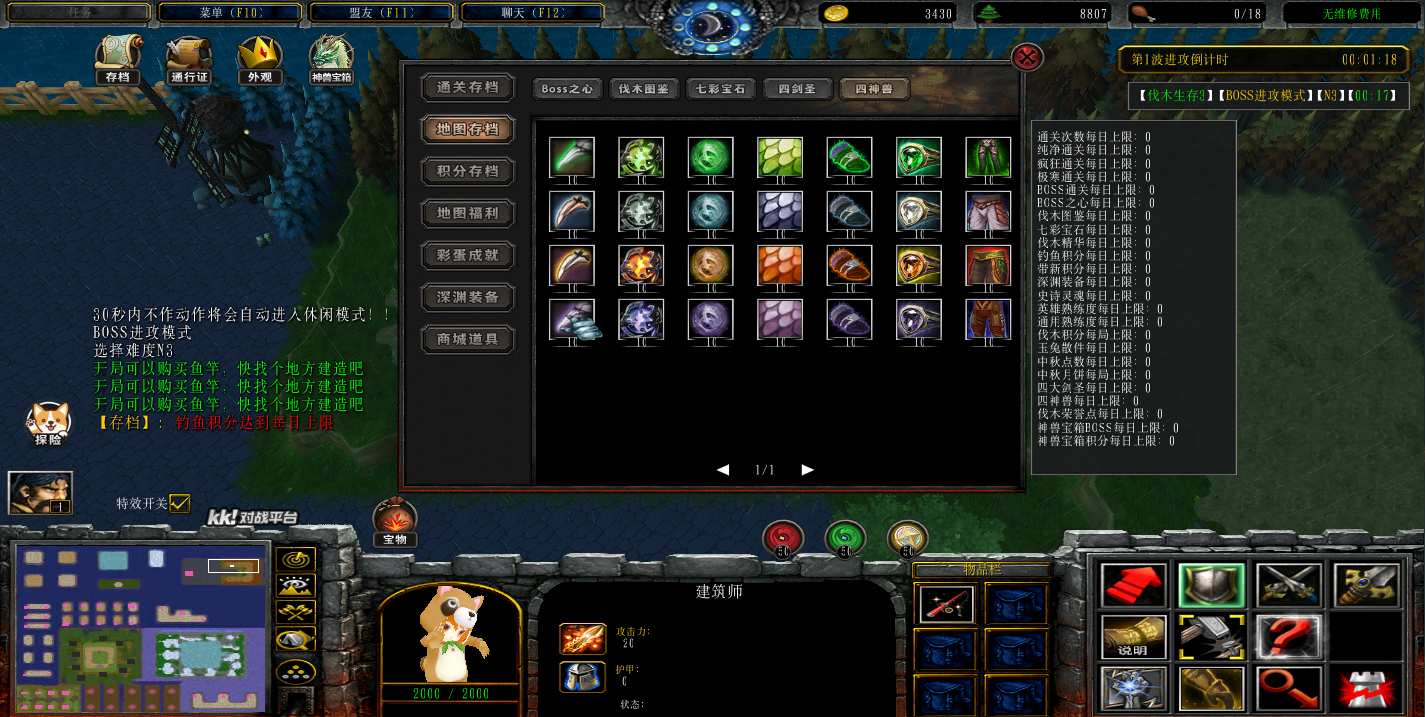
Task: Close the save archive panel
Action: coord(1027,56)
